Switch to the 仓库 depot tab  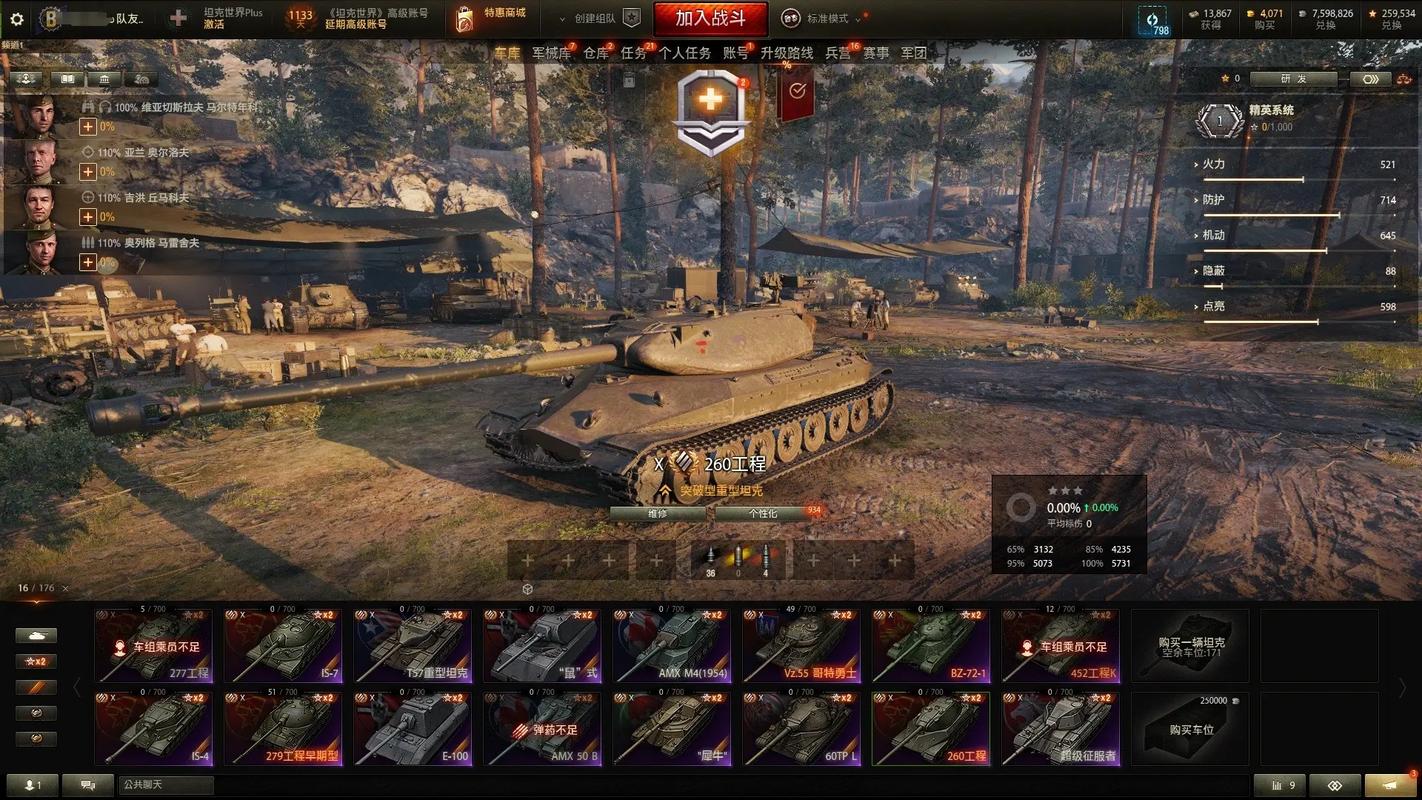(596, 53)
